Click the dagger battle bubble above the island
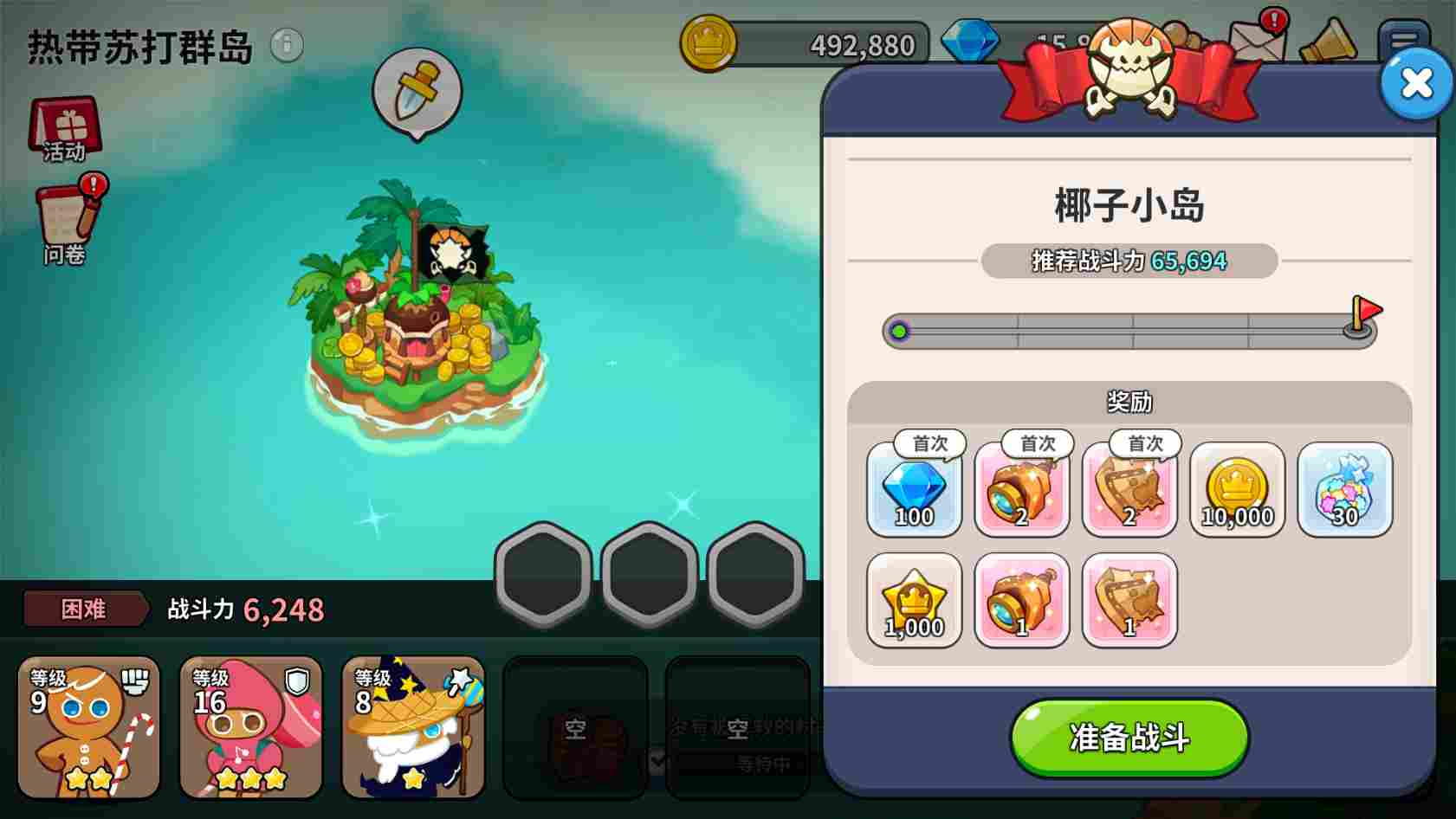The image size is (1456, 819). pyautogui.click(x=417, y=91)
